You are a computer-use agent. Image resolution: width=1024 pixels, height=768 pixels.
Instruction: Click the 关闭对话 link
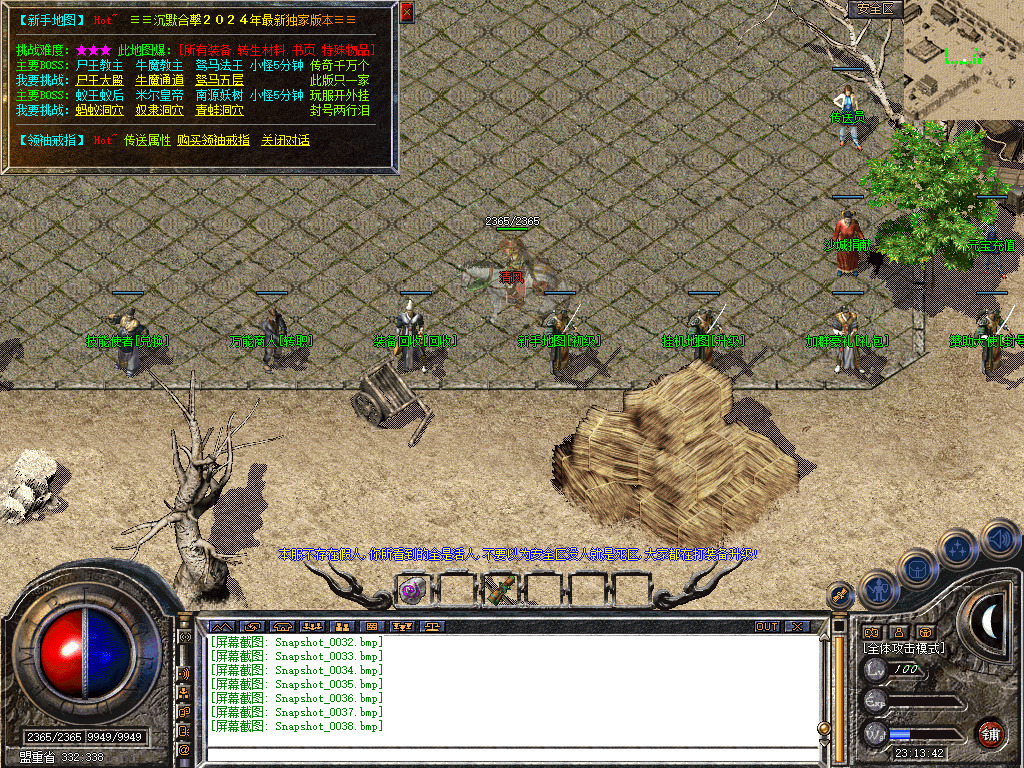(285, 140)
